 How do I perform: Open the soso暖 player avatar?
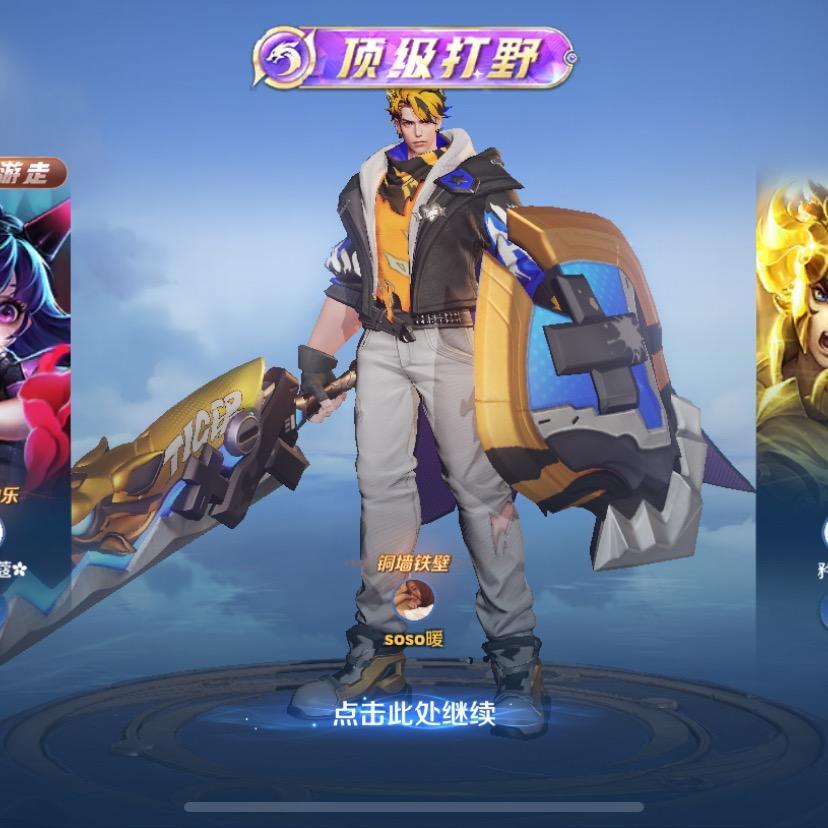[413, 600]
